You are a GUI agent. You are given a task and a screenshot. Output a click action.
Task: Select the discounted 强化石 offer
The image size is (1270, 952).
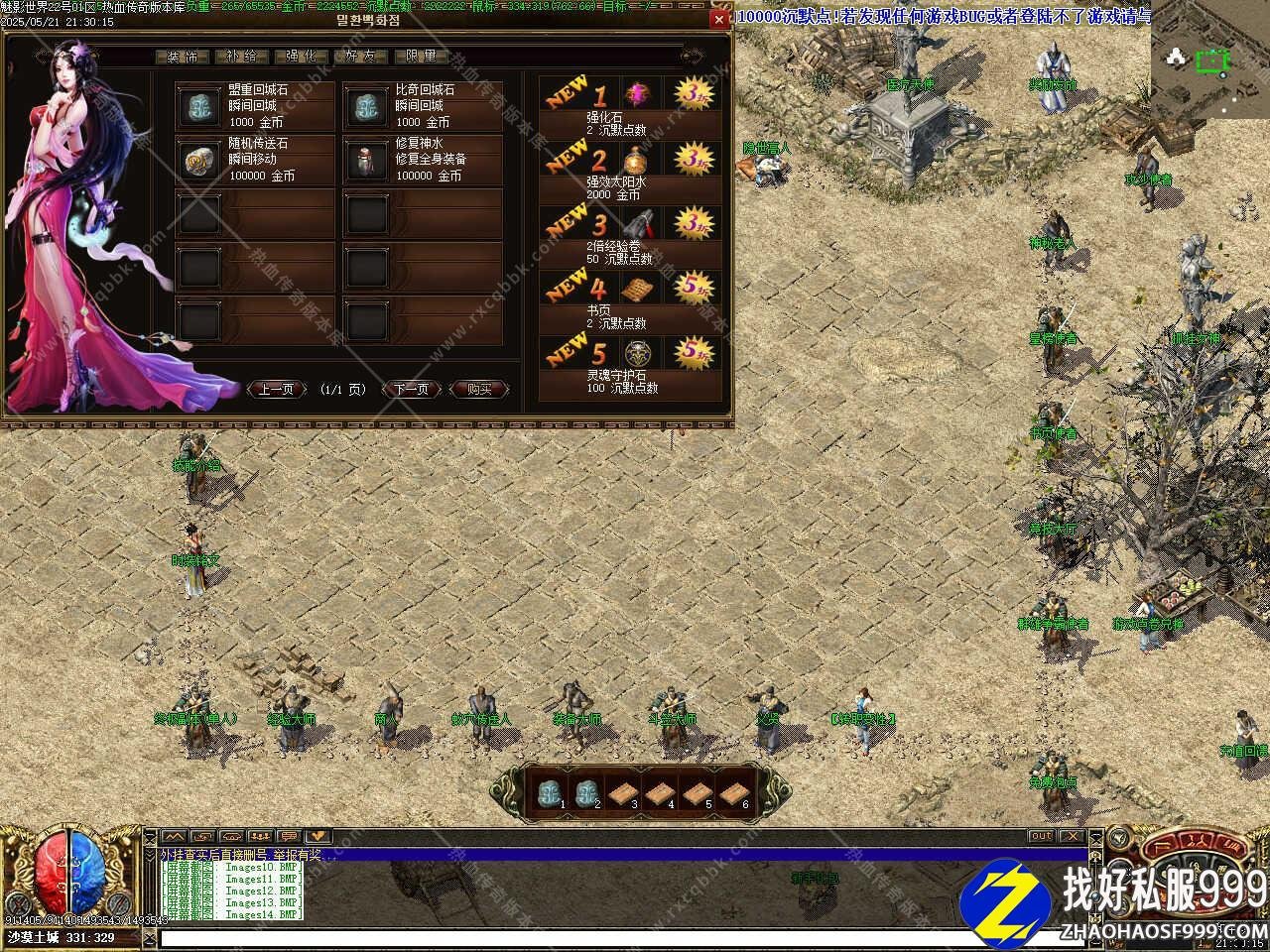pos(630,106)
